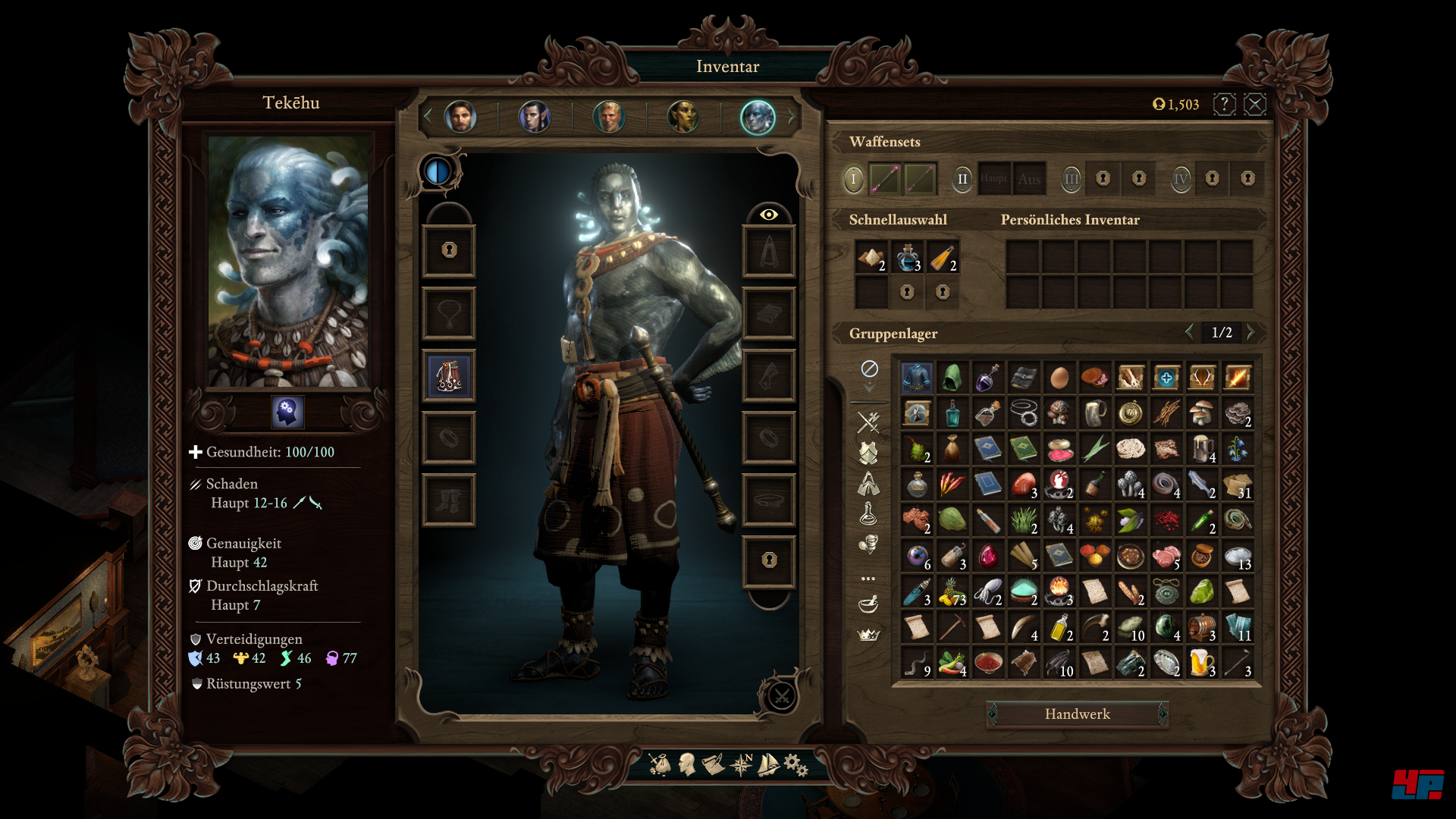Select the mortar-and-pestle ingredients filter

click(868, 604)
